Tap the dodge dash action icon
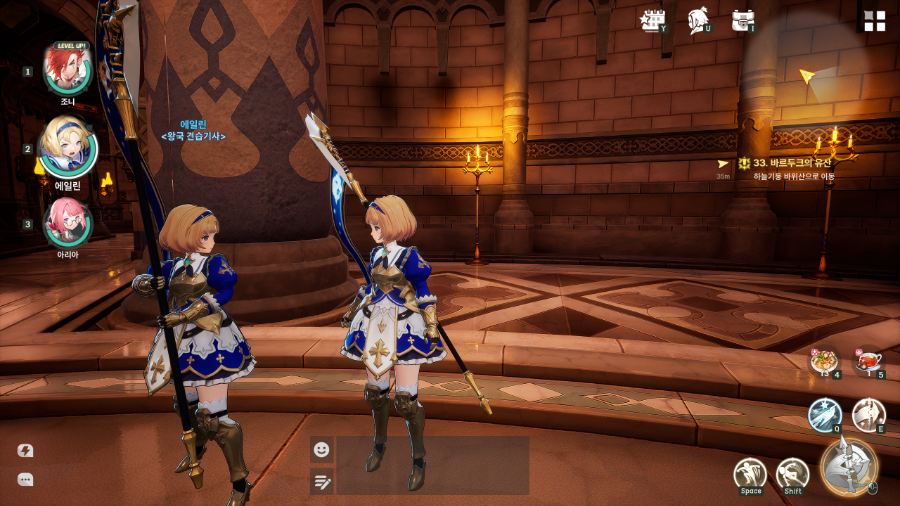The width and height of the screenshot is (900, 506). click(792, 473)
